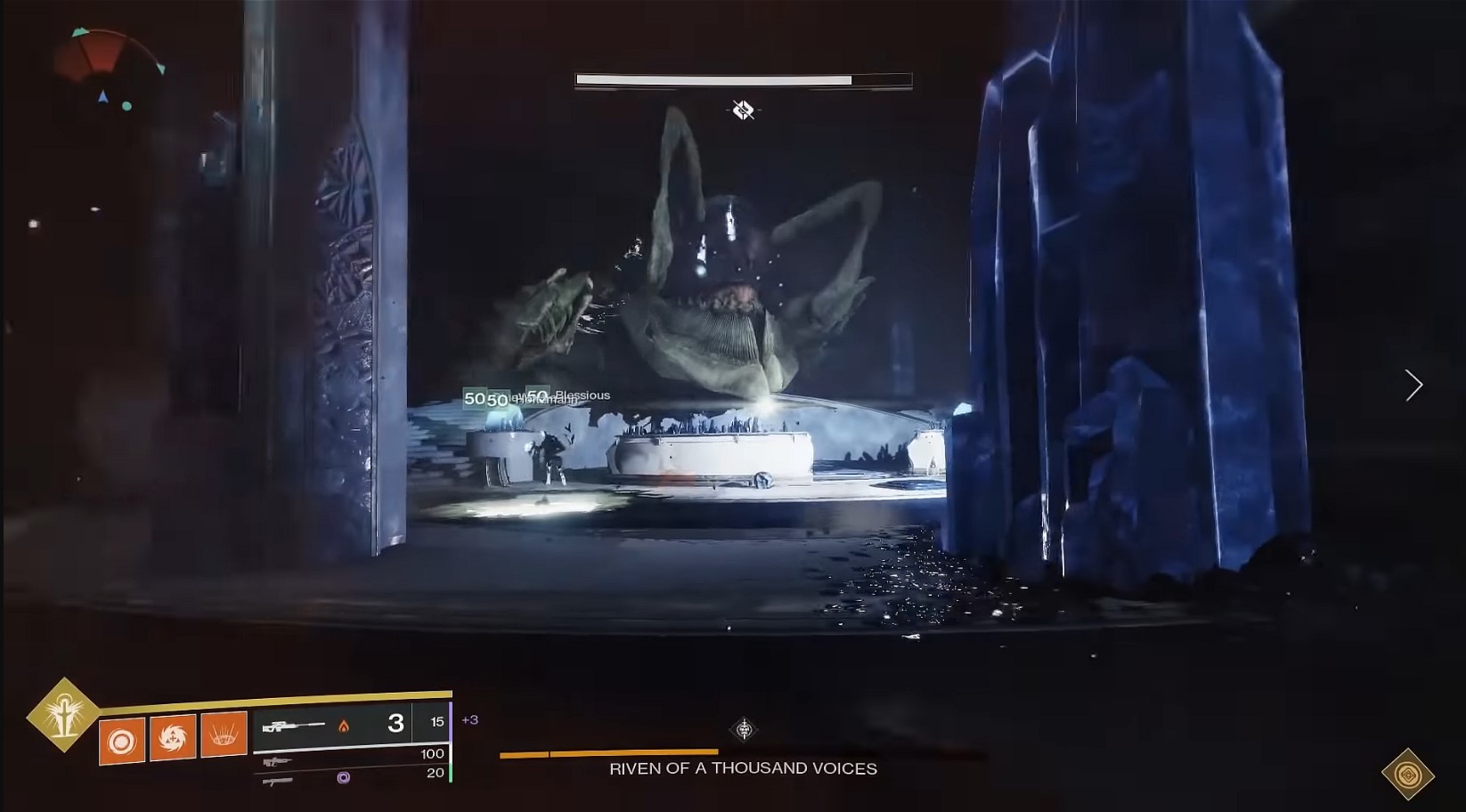Click the gold diamond emblem icon
The height and width of the screenshot is (812, 1466).
(1407, 774)
